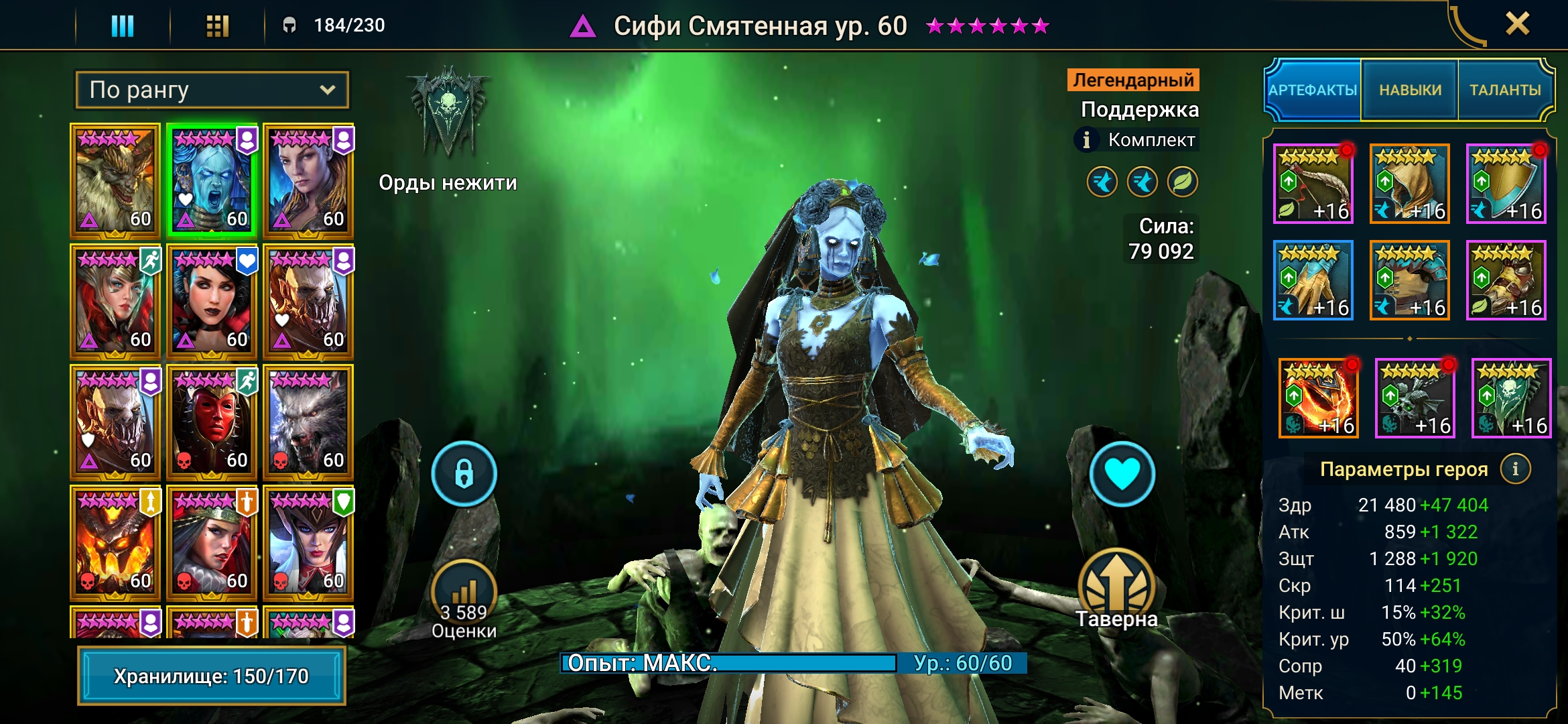Show info about Параметры героя
This screenshot has height=724, width=1568.
pos(1515,469)
